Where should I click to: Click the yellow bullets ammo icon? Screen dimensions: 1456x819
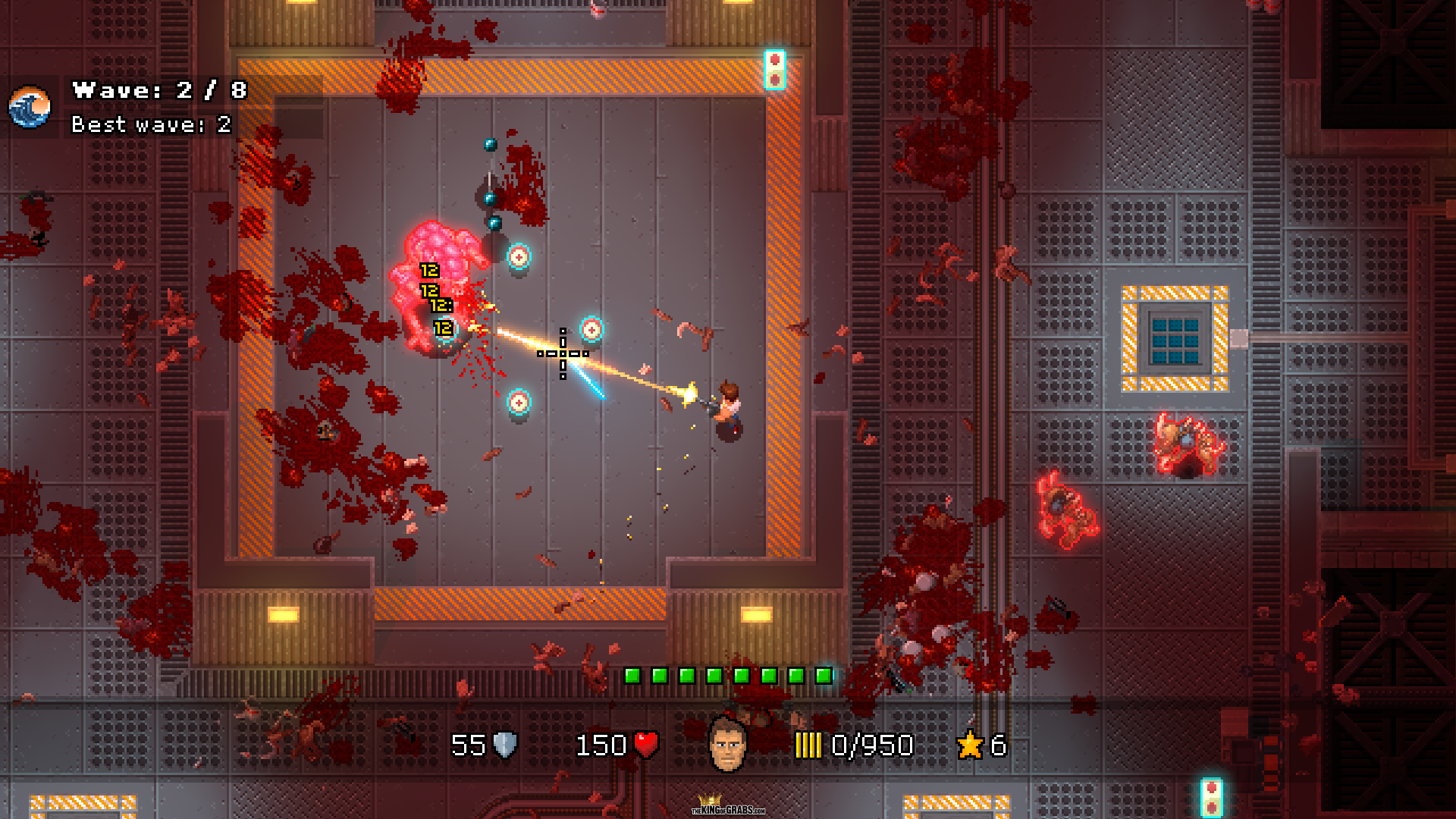[x=808, y=745]
